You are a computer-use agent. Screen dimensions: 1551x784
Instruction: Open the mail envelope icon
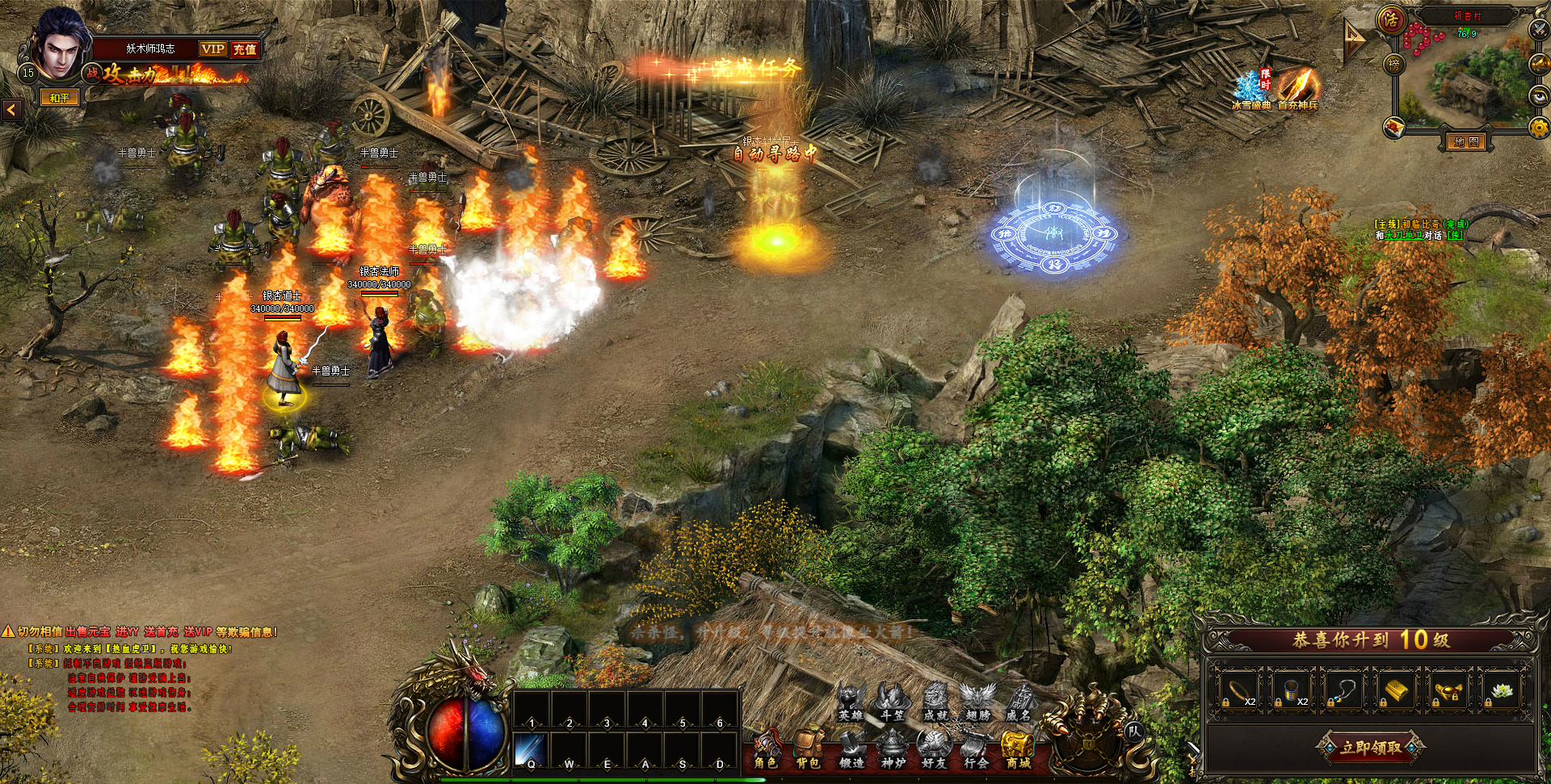(x=1395, y=127)
